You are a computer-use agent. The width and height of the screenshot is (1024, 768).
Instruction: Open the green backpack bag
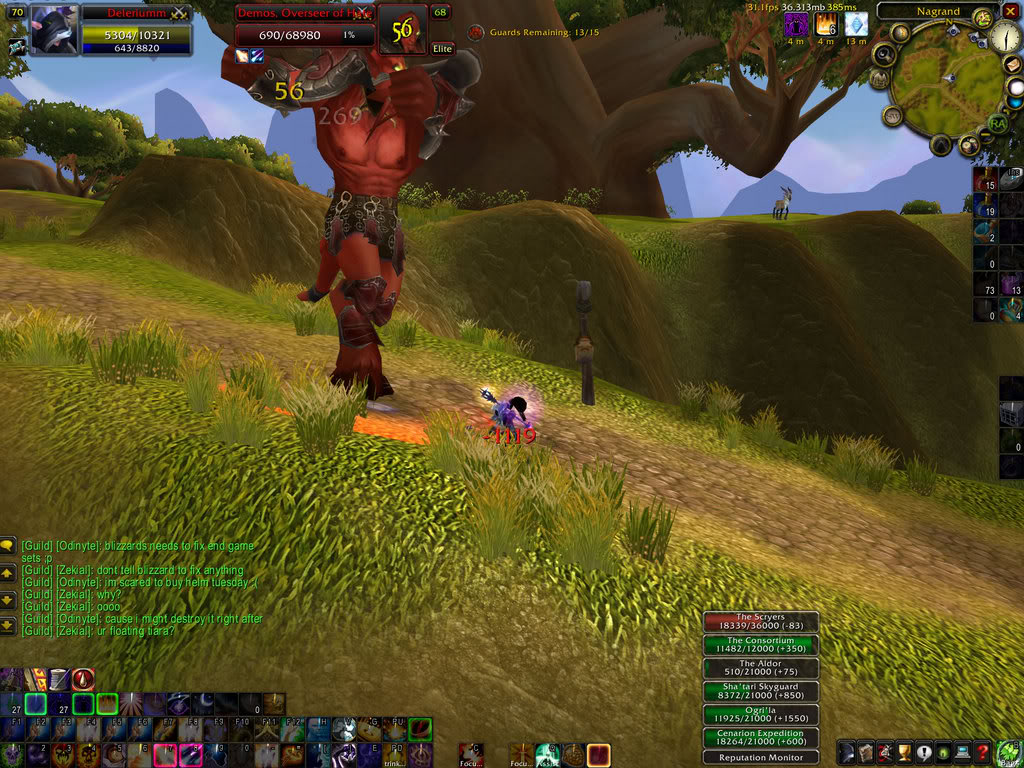(1008, 750)
